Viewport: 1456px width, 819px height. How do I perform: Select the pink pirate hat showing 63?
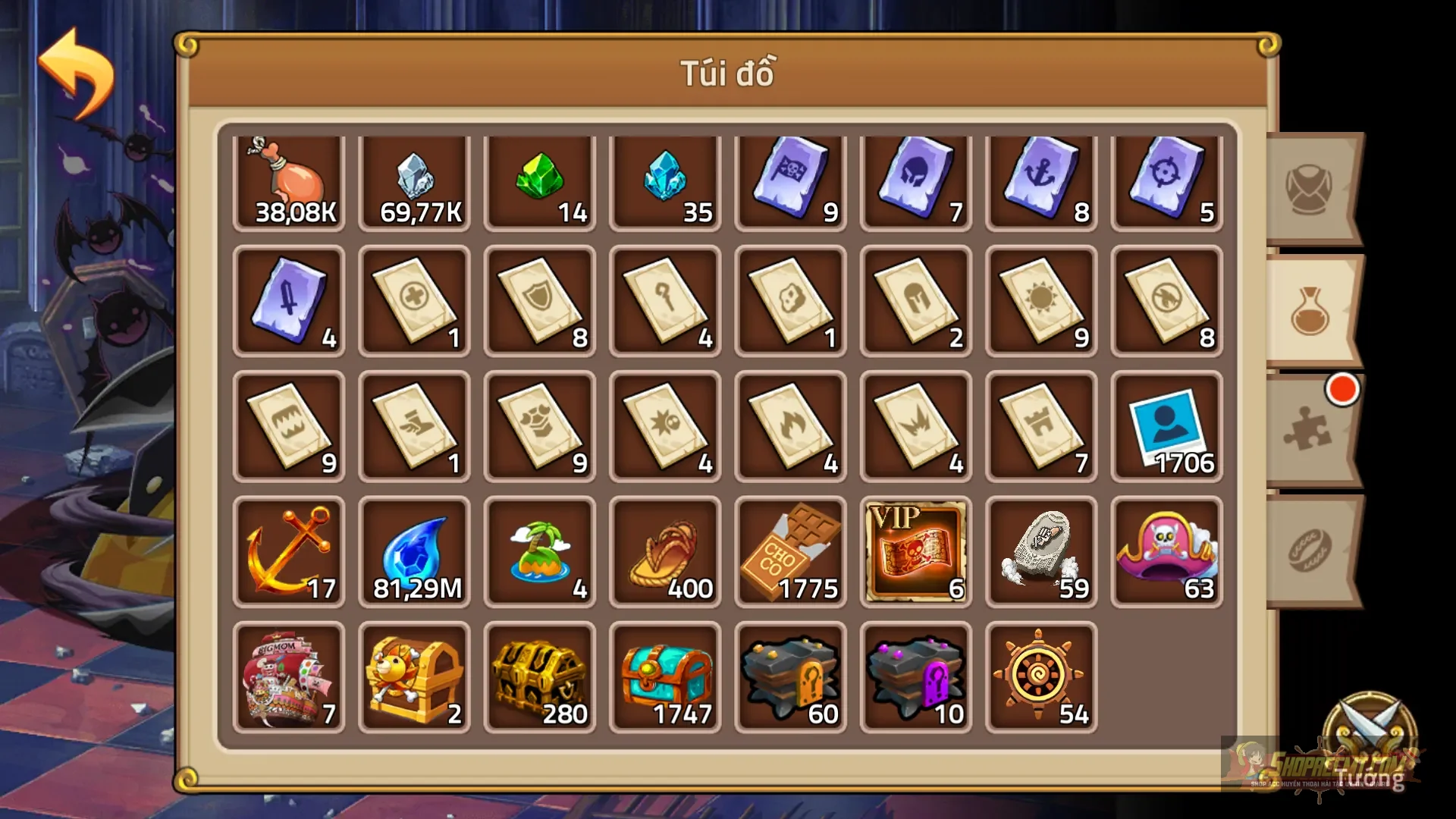tap(1164, 550)
